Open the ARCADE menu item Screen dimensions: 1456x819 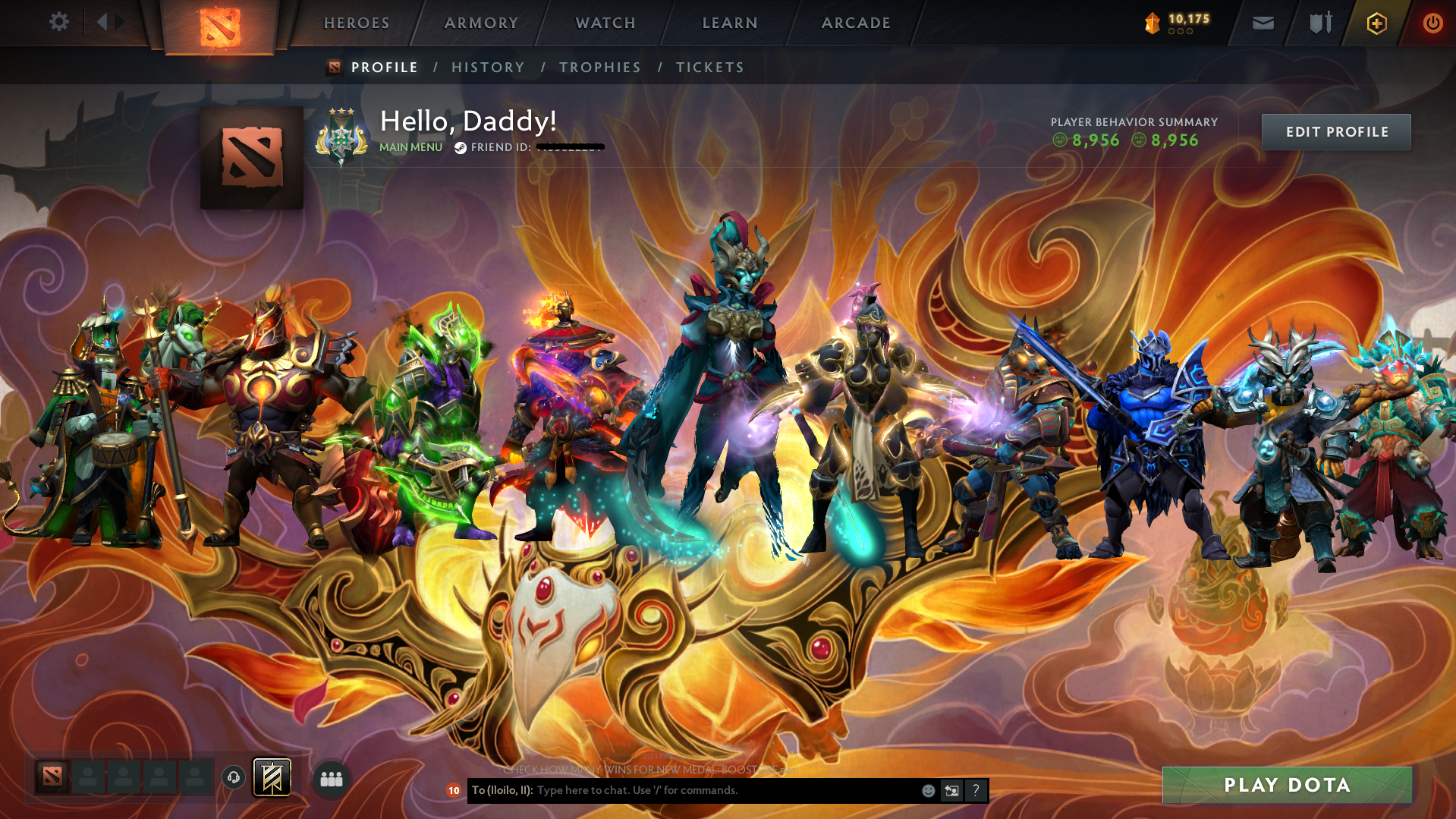tap(855, 23)
